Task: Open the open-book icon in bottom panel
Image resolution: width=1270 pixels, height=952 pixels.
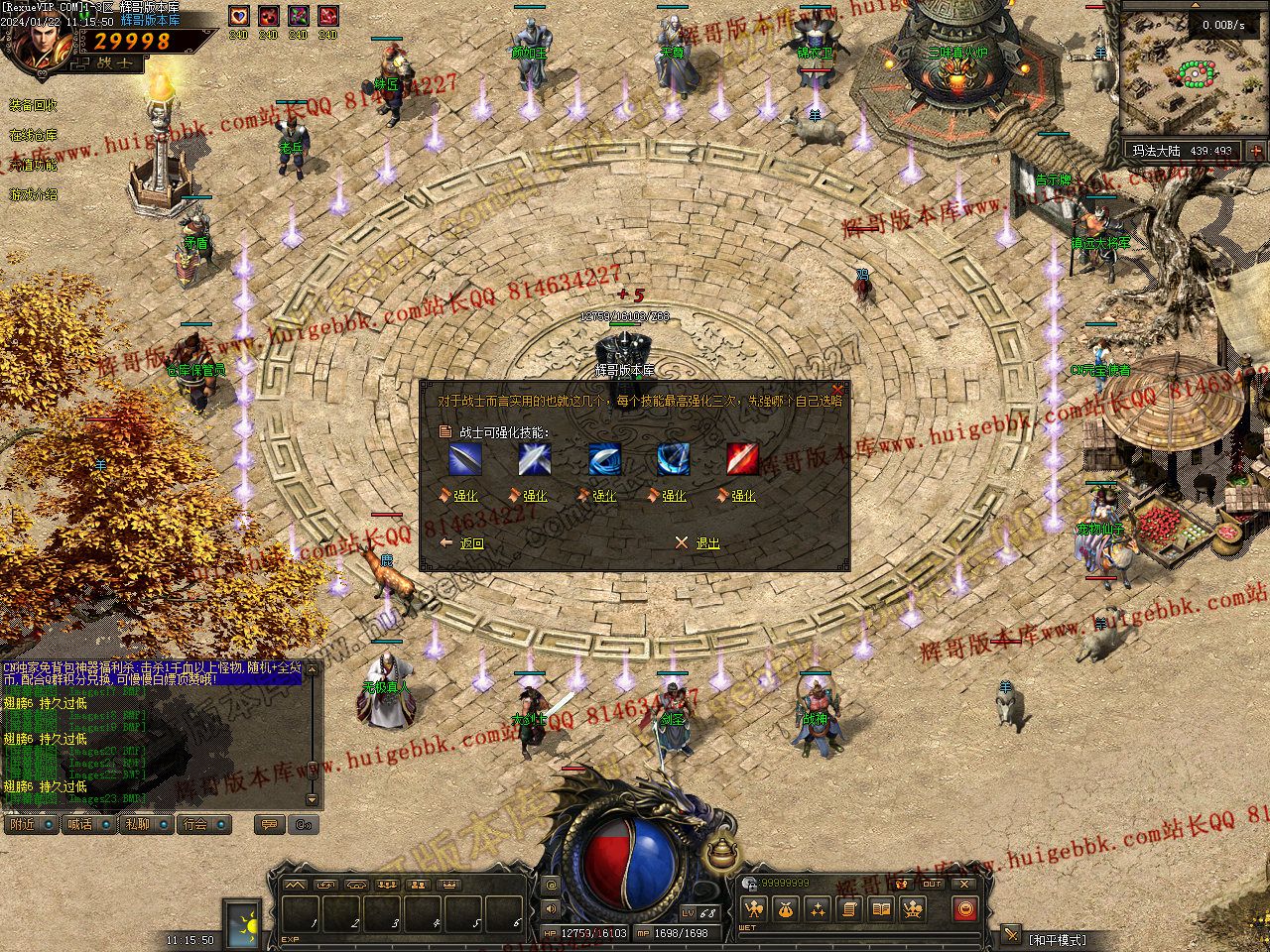Action: tap(880, 909)
